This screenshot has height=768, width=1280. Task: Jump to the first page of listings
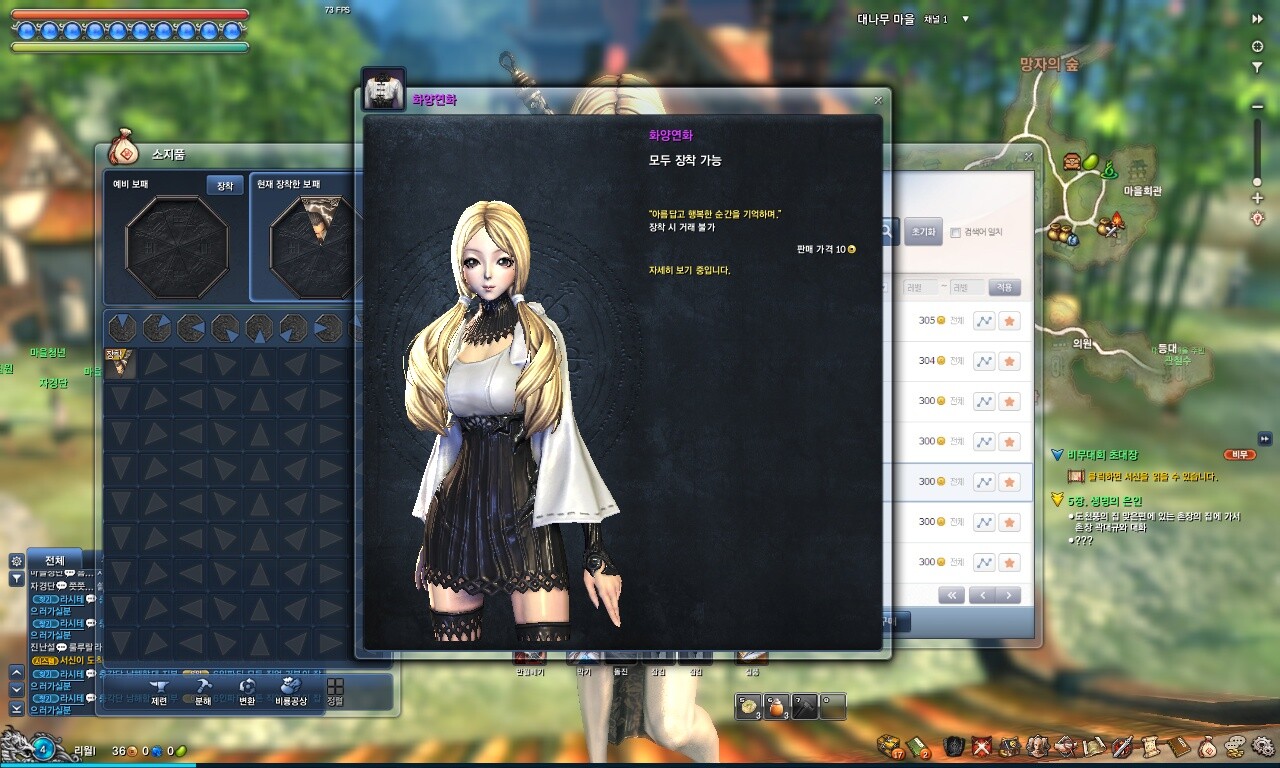pos(950,595)
